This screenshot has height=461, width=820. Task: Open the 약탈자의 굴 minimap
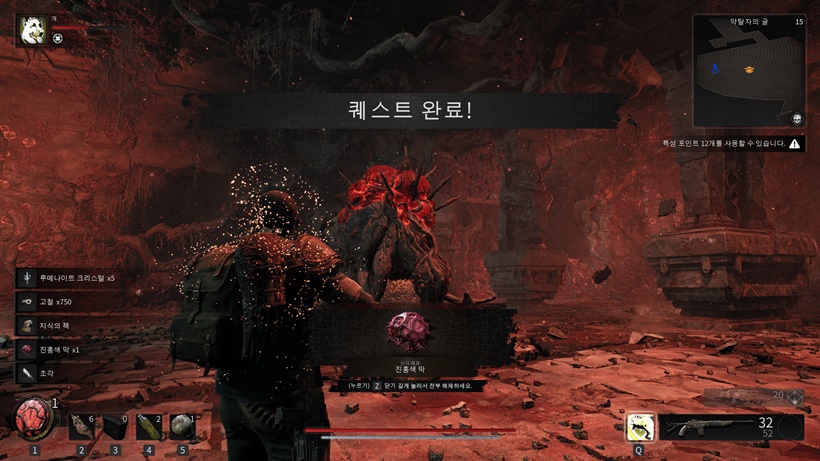point(749,70)
